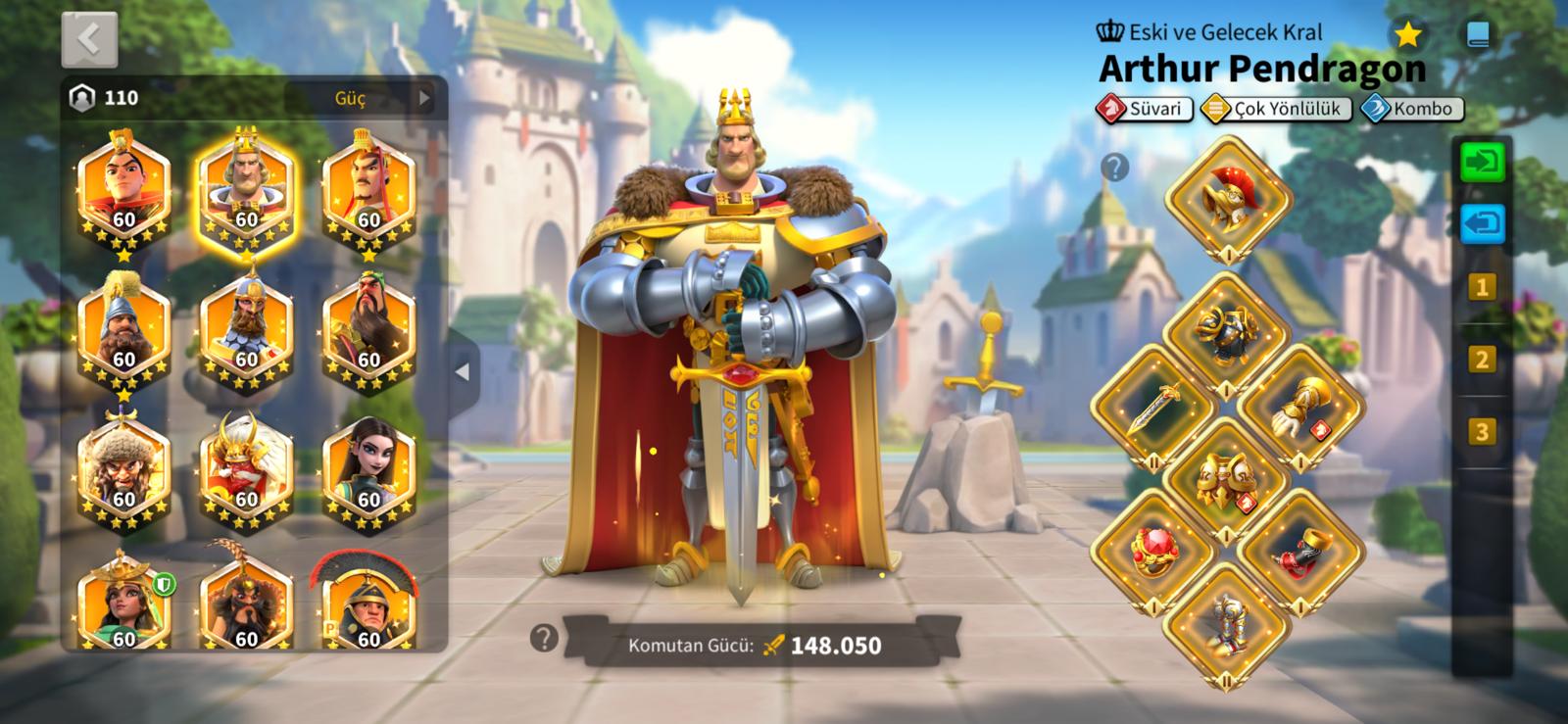Click the green equip arrow button
This screenshot has width=1568, height=724.
coord(1482,163)
